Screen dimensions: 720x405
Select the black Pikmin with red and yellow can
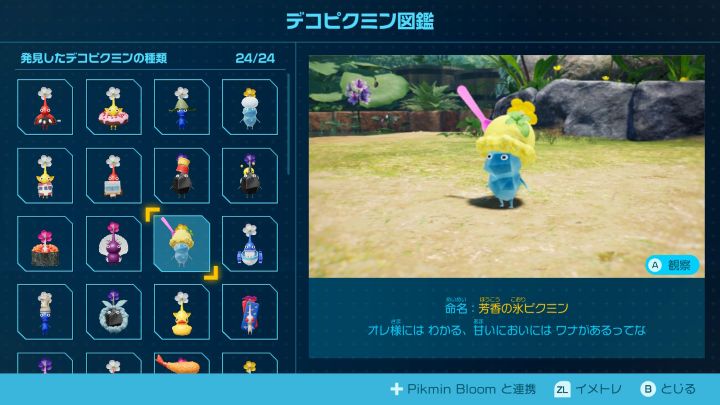tap(181, 175)
